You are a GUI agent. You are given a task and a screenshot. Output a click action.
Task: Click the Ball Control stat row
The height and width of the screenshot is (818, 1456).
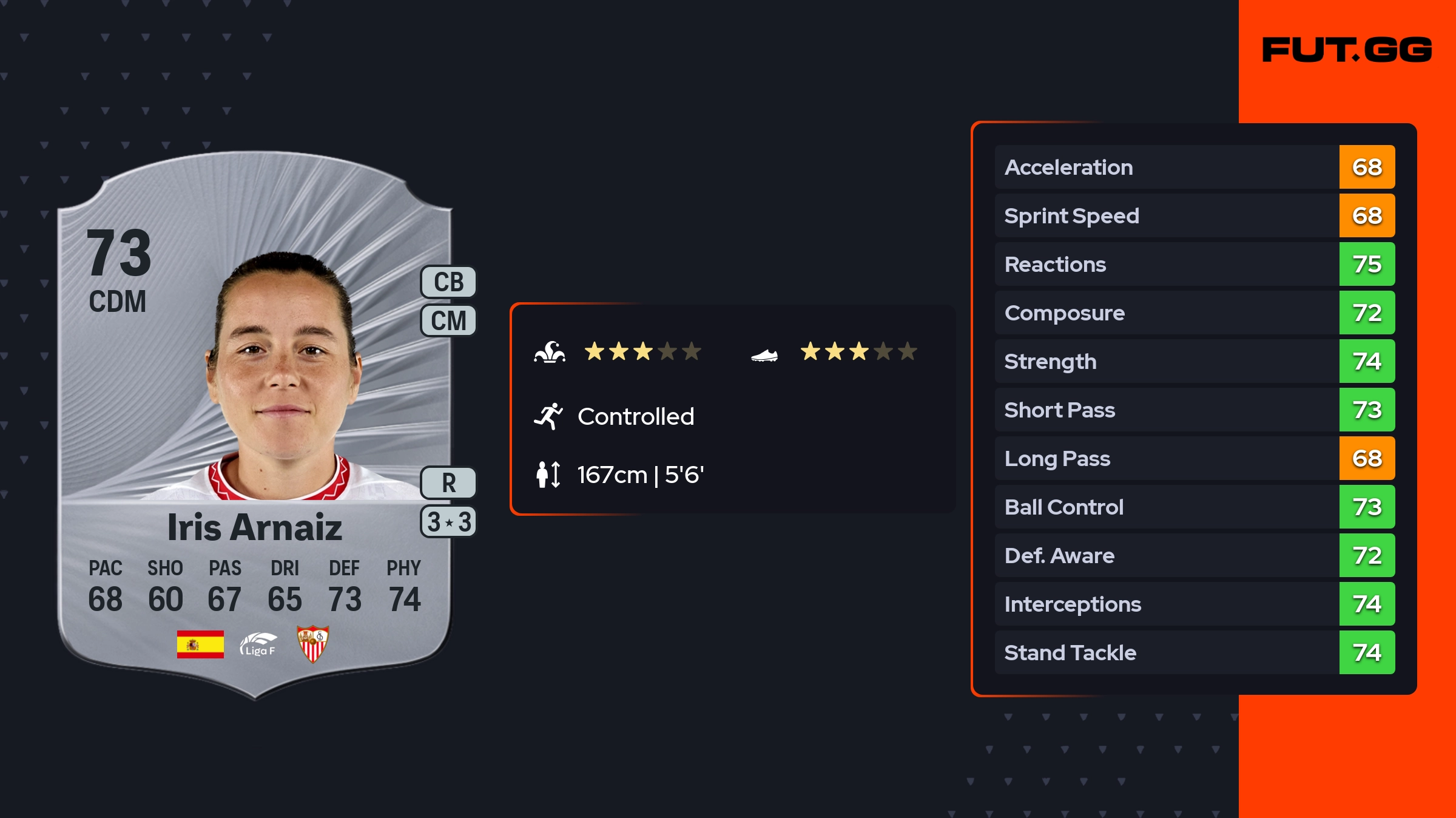(1194, 507)
